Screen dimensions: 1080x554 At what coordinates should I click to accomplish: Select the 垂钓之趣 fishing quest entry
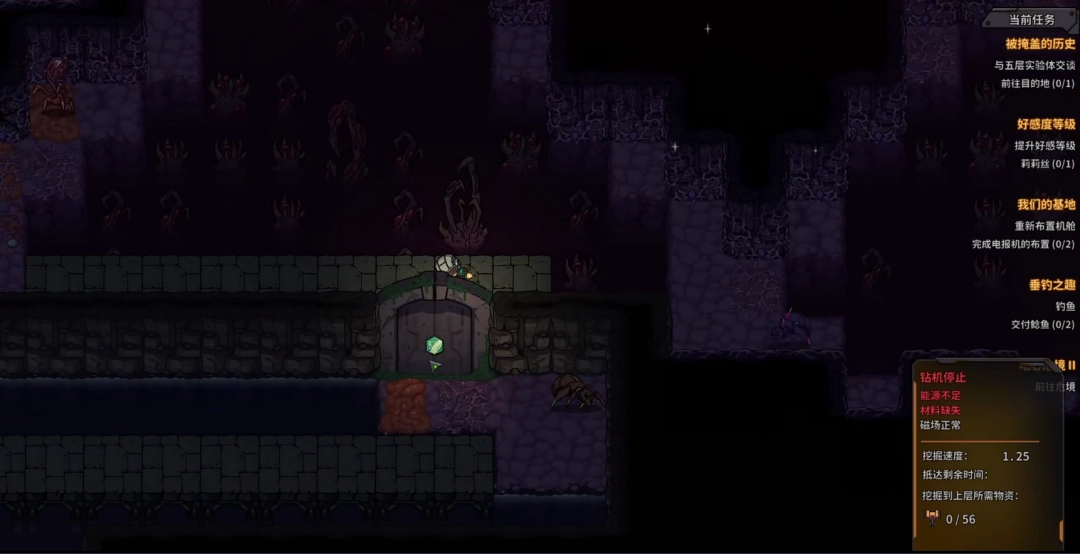pyautogui.click(x=1052, y=285)
